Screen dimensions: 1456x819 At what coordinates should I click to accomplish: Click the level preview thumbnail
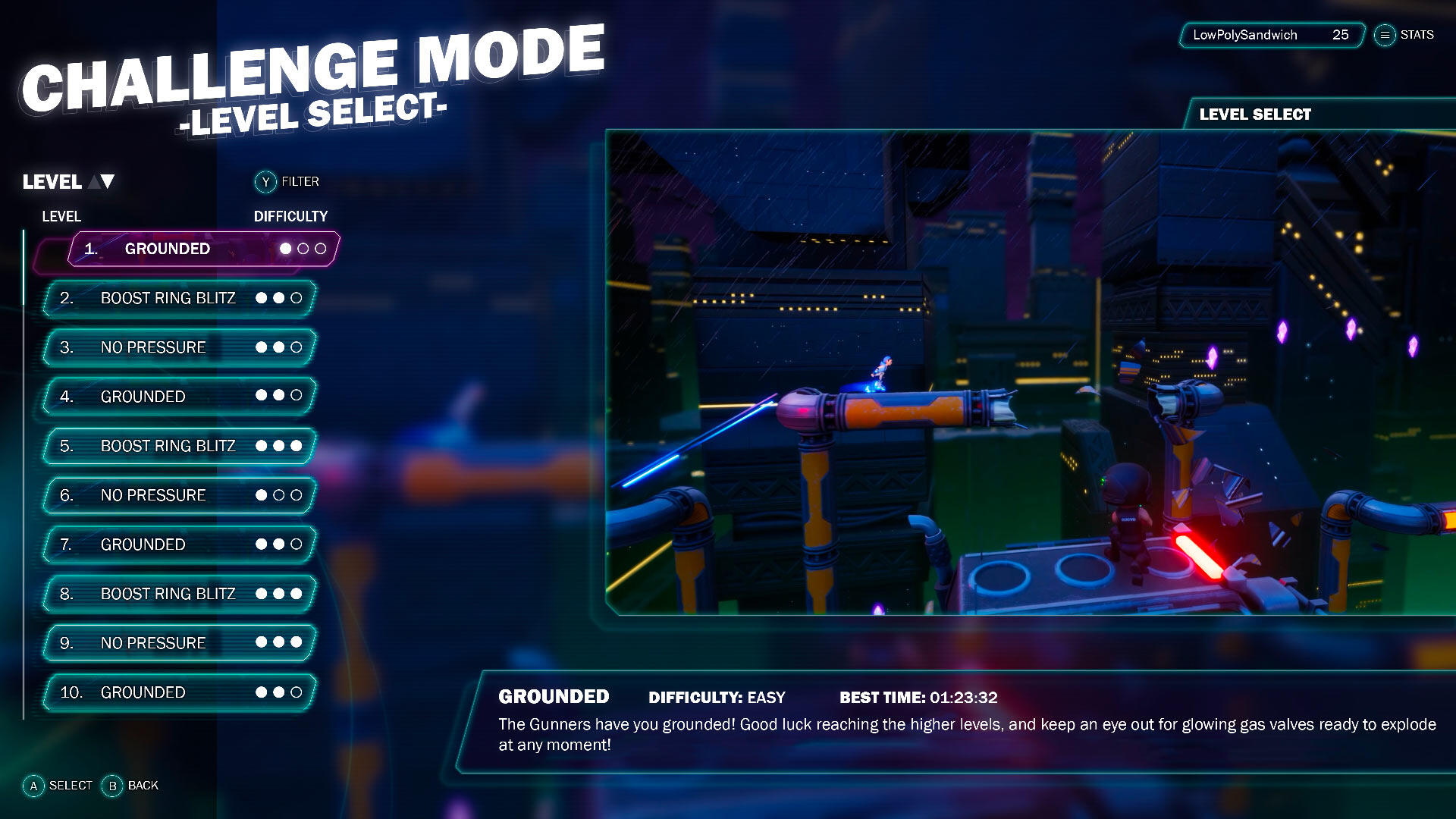[x=1030, y=372]
